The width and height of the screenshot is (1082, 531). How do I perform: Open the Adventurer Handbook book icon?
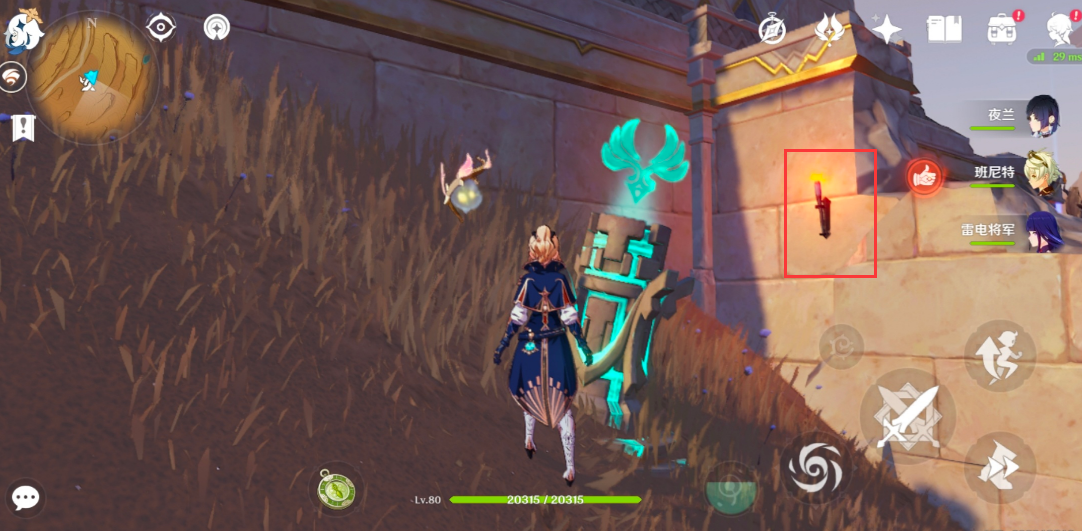[943, 29]
